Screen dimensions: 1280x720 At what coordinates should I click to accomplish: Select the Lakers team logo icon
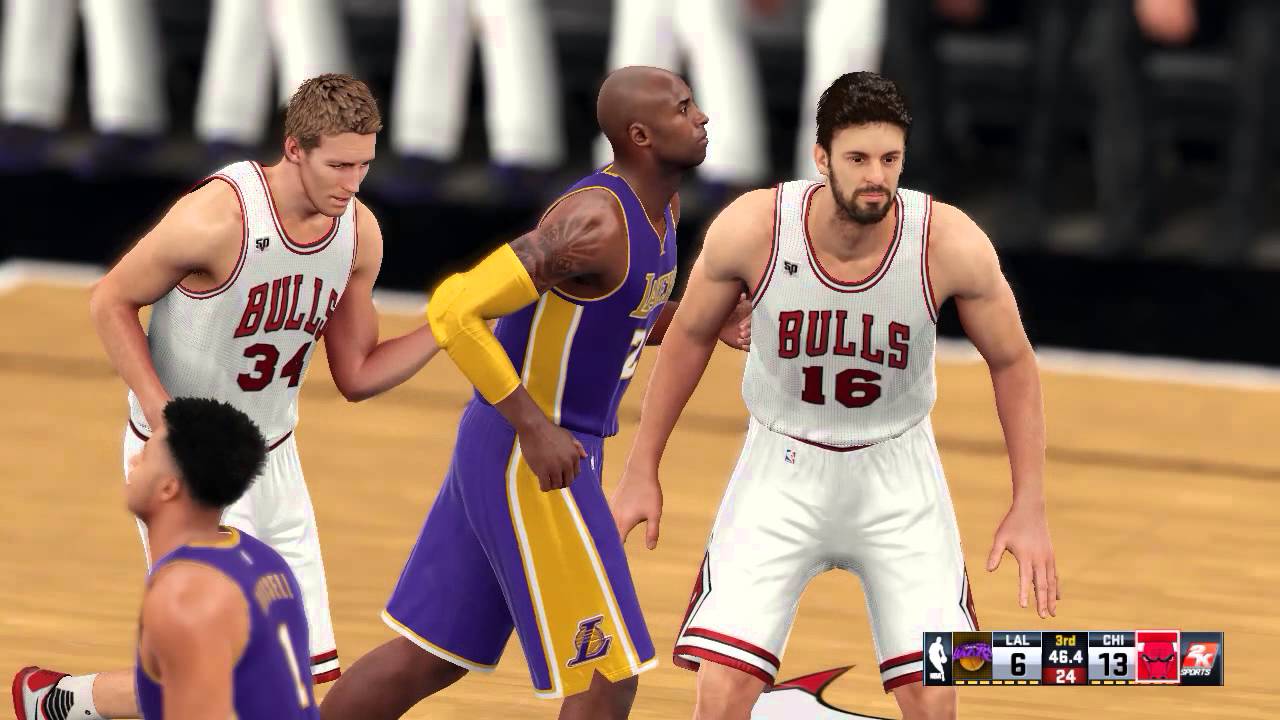tap(970, 658)
